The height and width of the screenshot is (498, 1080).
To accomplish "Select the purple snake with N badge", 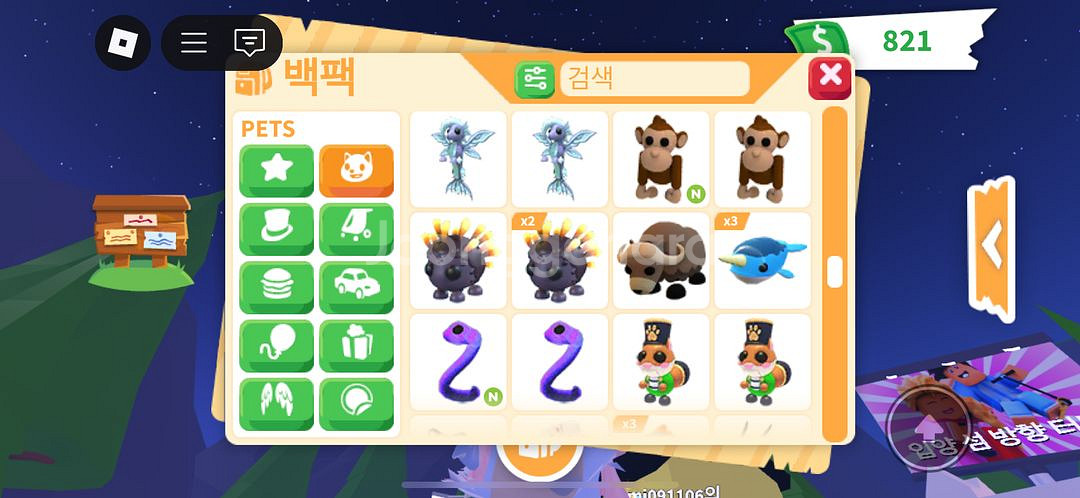I will 459,362.
